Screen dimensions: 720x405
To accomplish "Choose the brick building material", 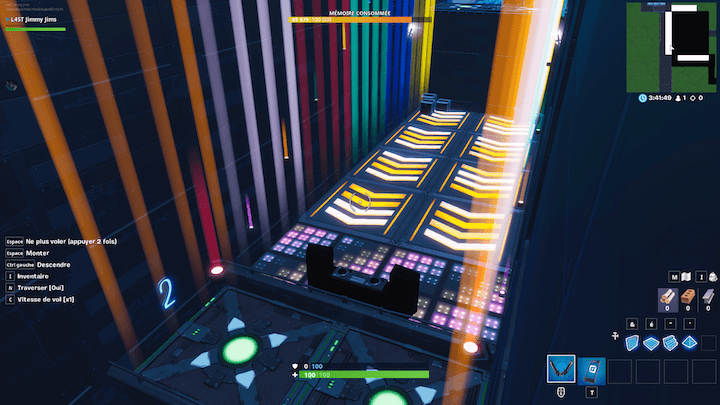I will [689, 296].
